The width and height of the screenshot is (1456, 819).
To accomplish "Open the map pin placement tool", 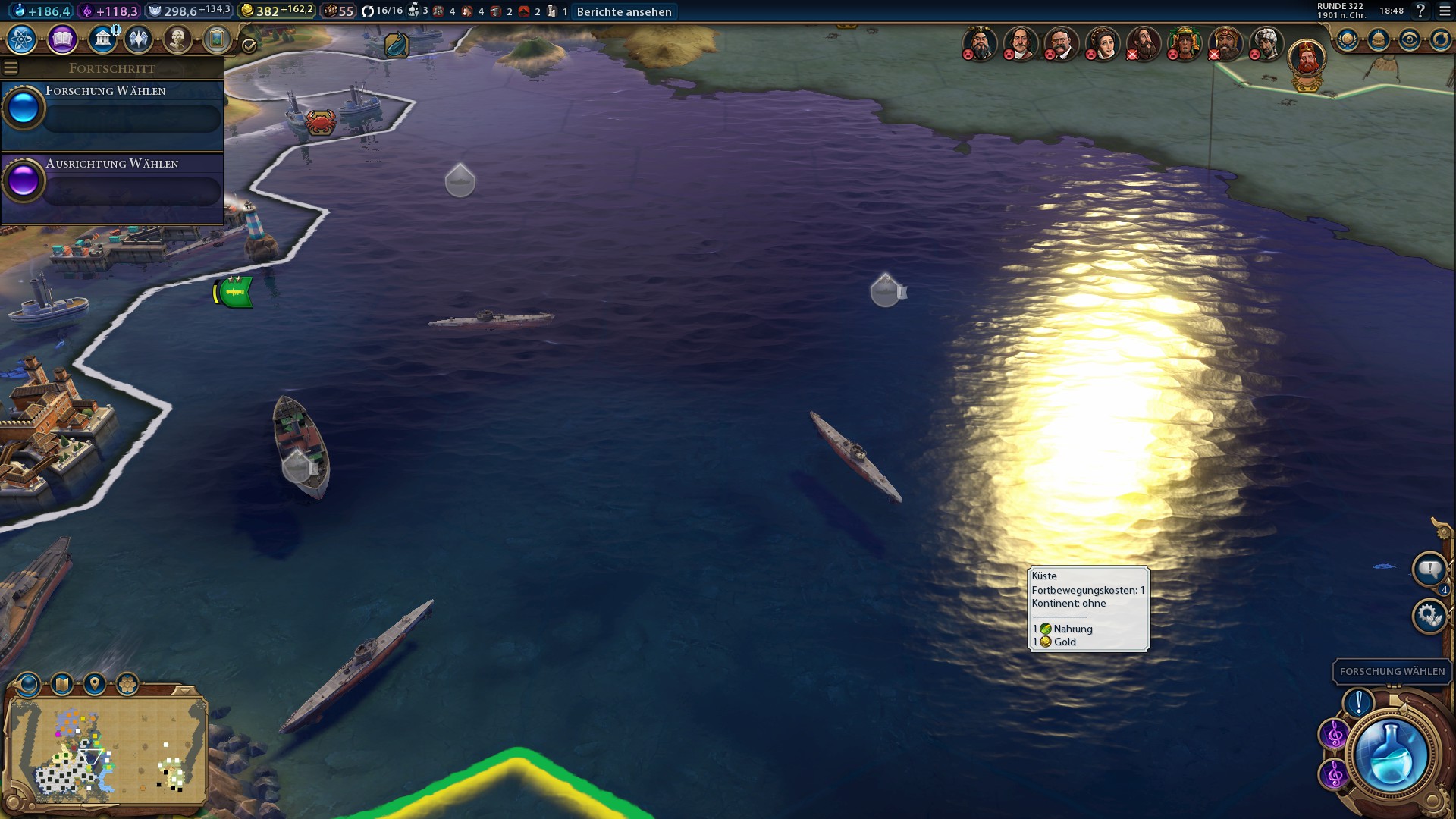I will 95,685.
